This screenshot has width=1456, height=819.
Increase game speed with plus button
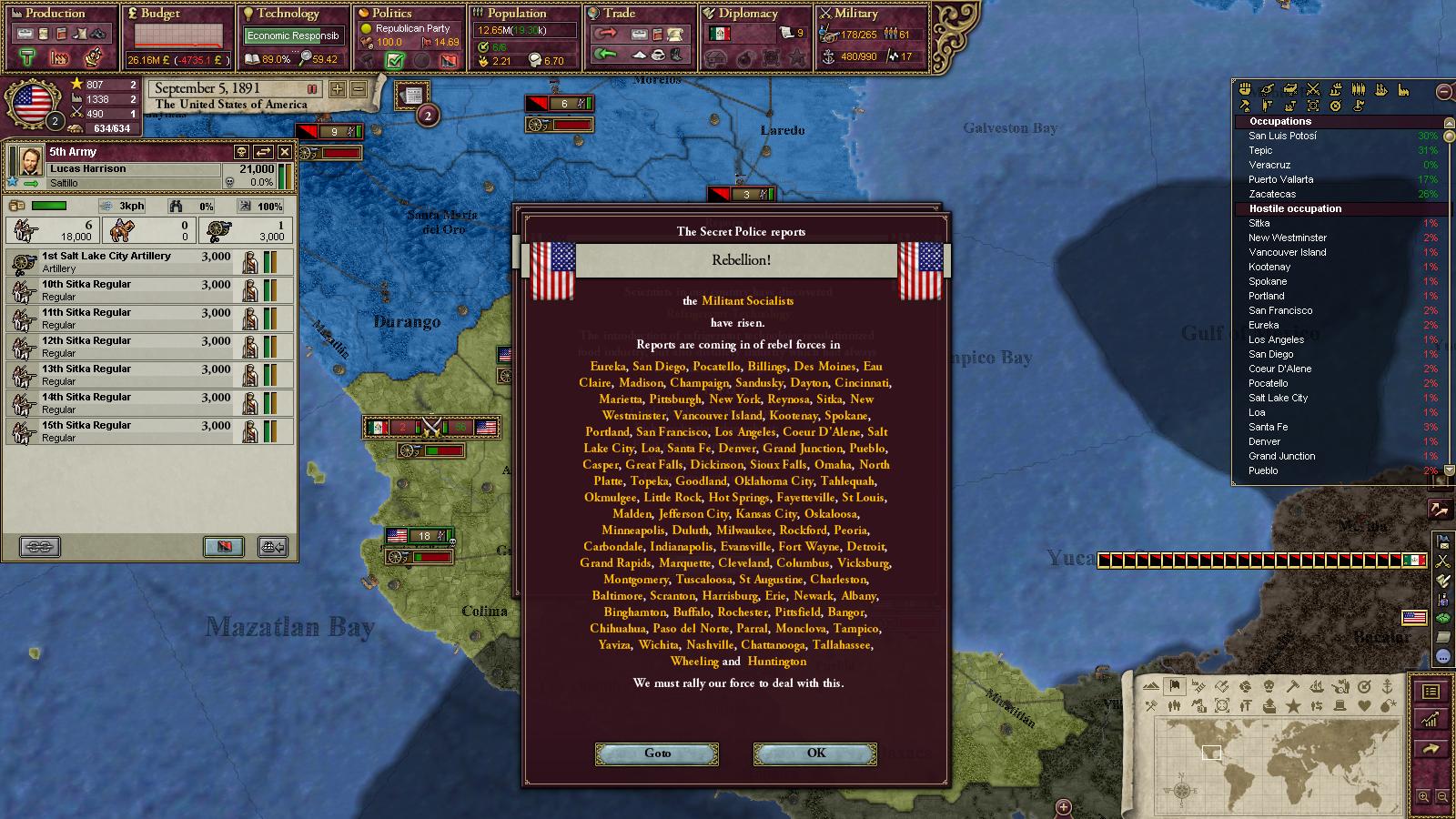(338, 89)
